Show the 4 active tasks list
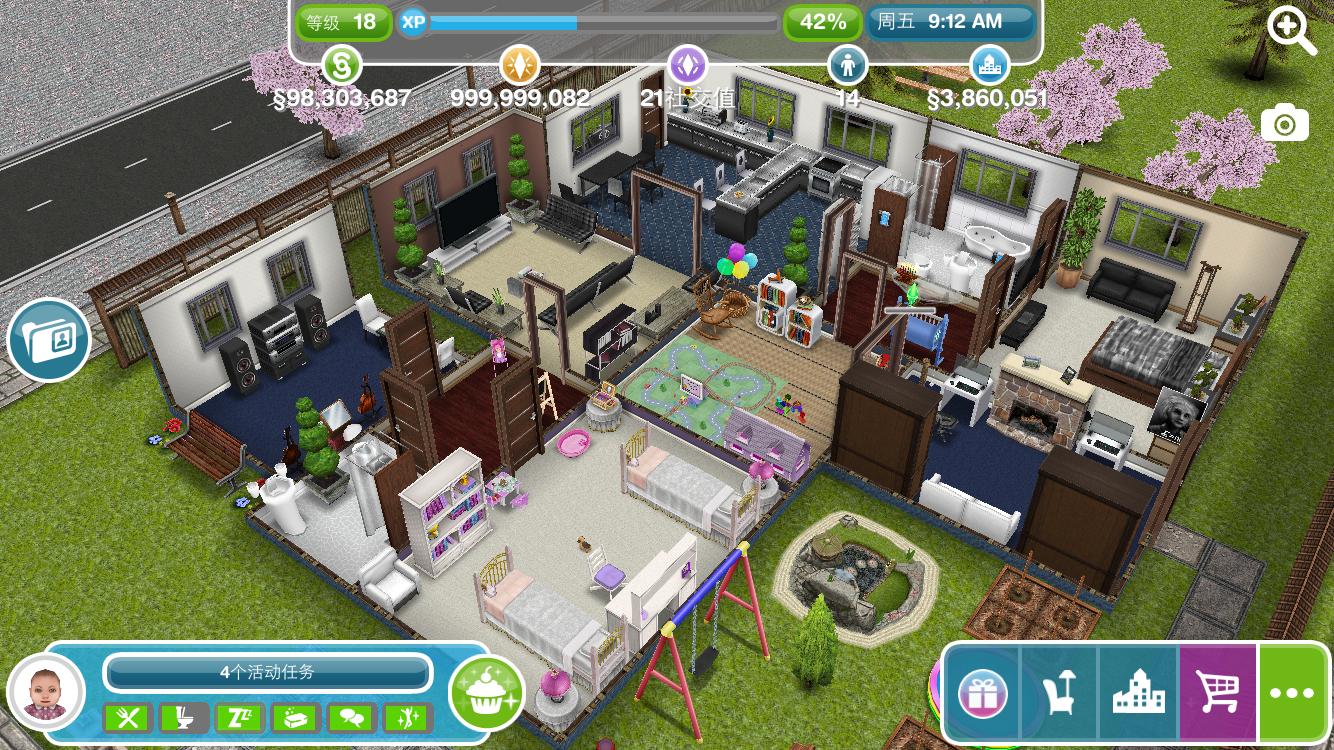The height and width of the screenshot is (750, 1334). [x=267, y=672]
